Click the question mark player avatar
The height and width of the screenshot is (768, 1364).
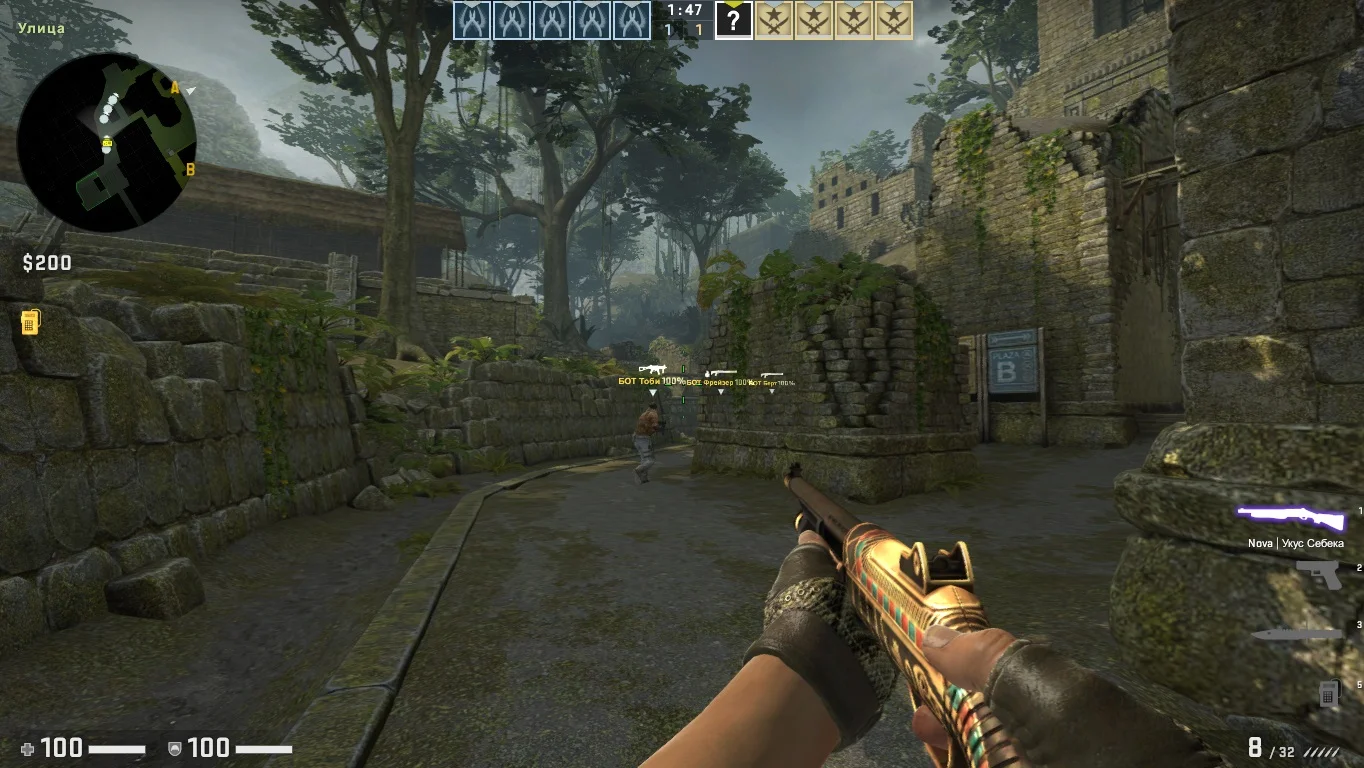[733, 21]
